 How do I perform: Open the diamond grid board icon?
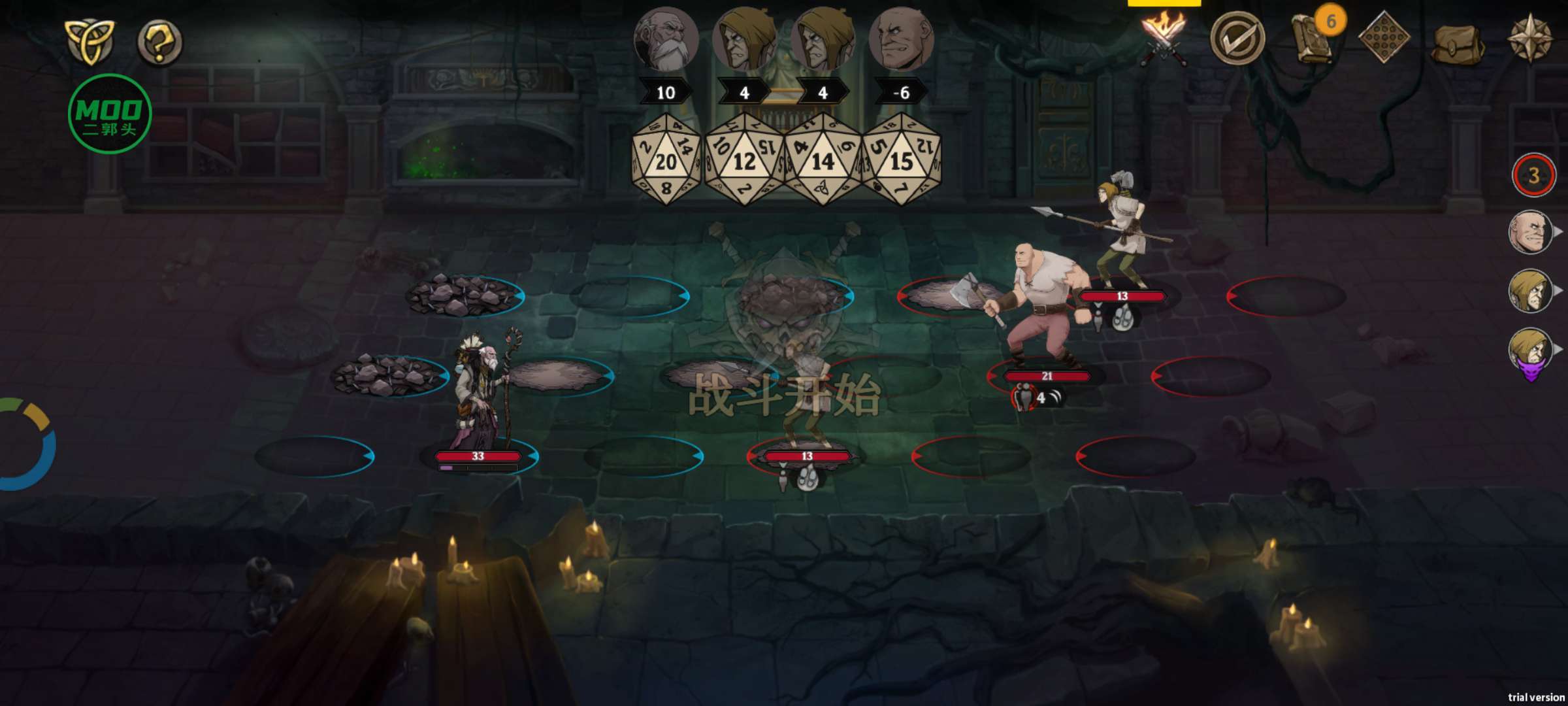[x=1383, y=38]
